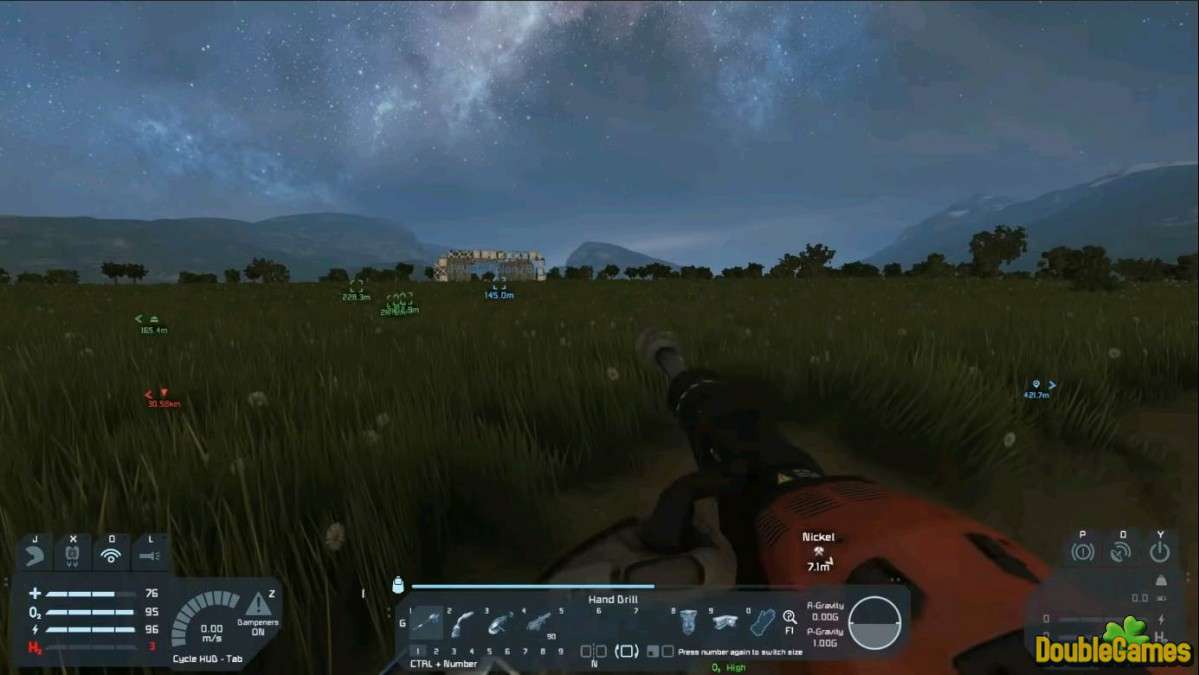Select the block item in hotbar slot 8
This screenshot has height=675, width=1199.
tap(687, 623)
